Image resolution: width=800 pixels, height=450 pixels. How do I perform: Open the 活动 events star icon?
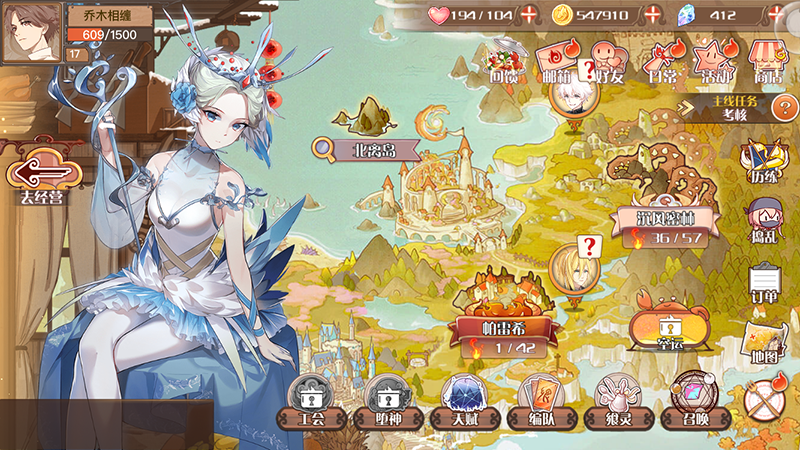[712, 60]
